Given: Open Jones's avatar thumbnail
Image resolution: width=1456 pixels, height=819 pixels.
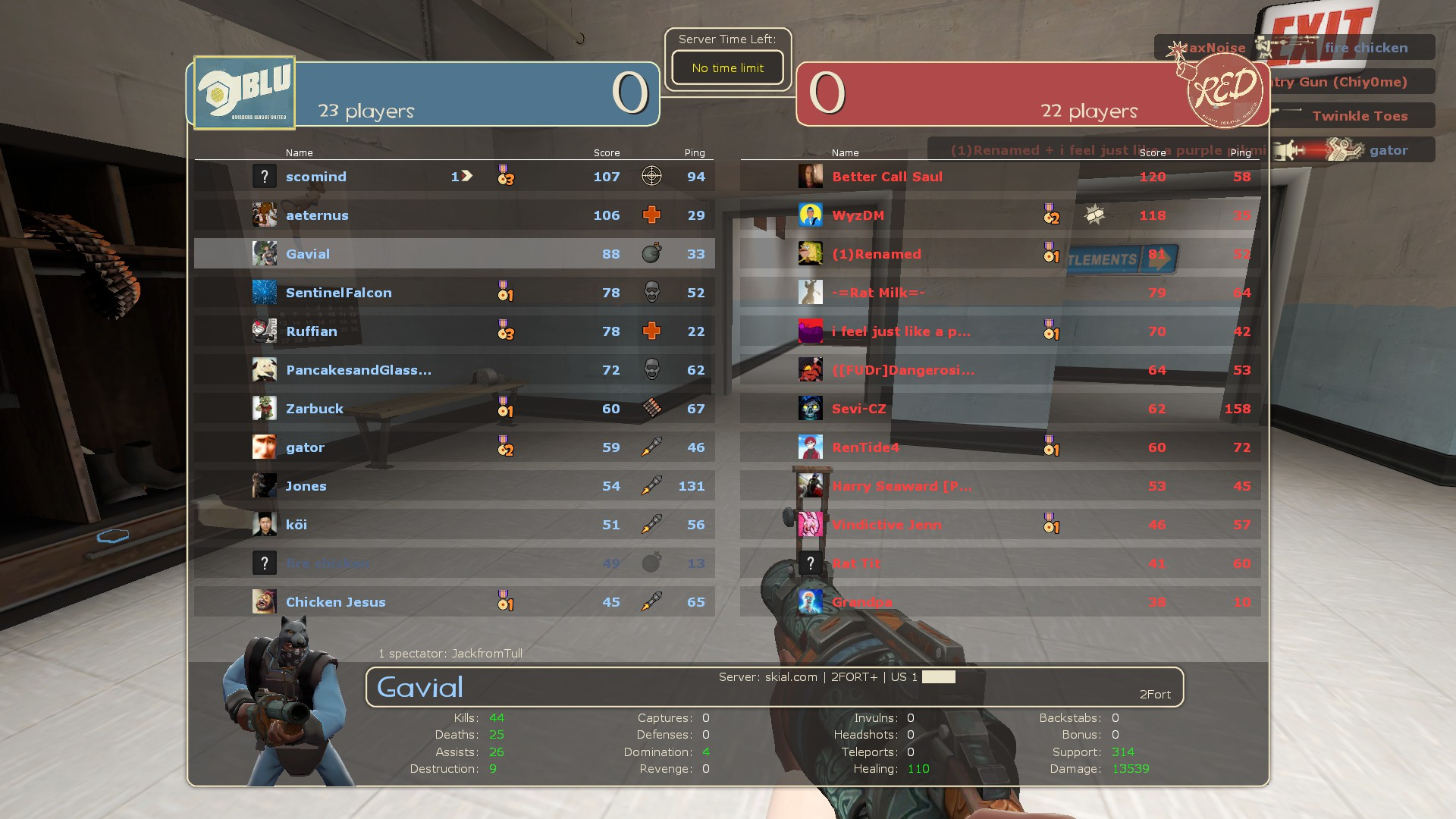Looking at the screenshot, I should pyautogui.click(x=265, y=486).
